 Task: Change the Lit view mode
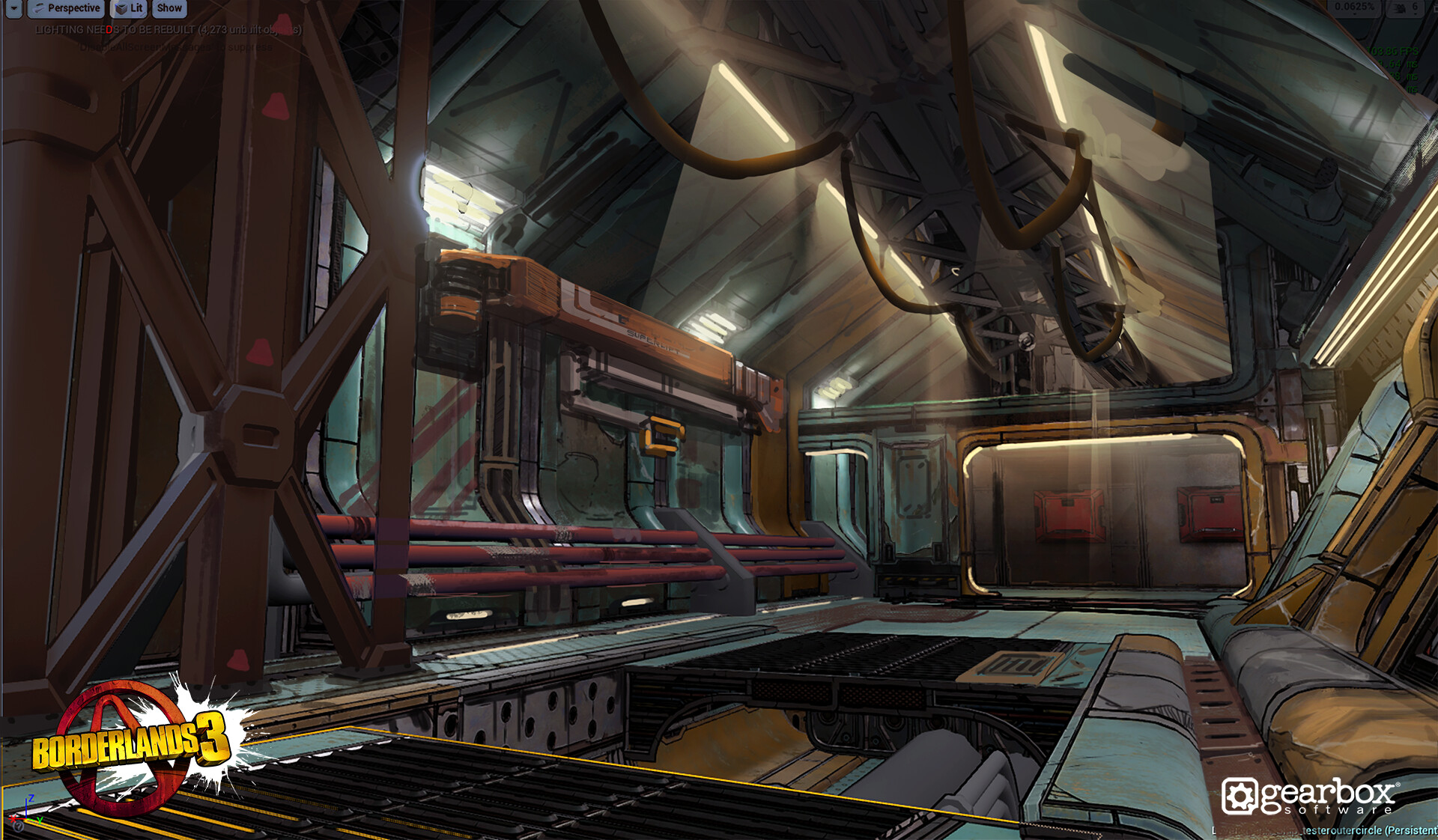[129, 8]
